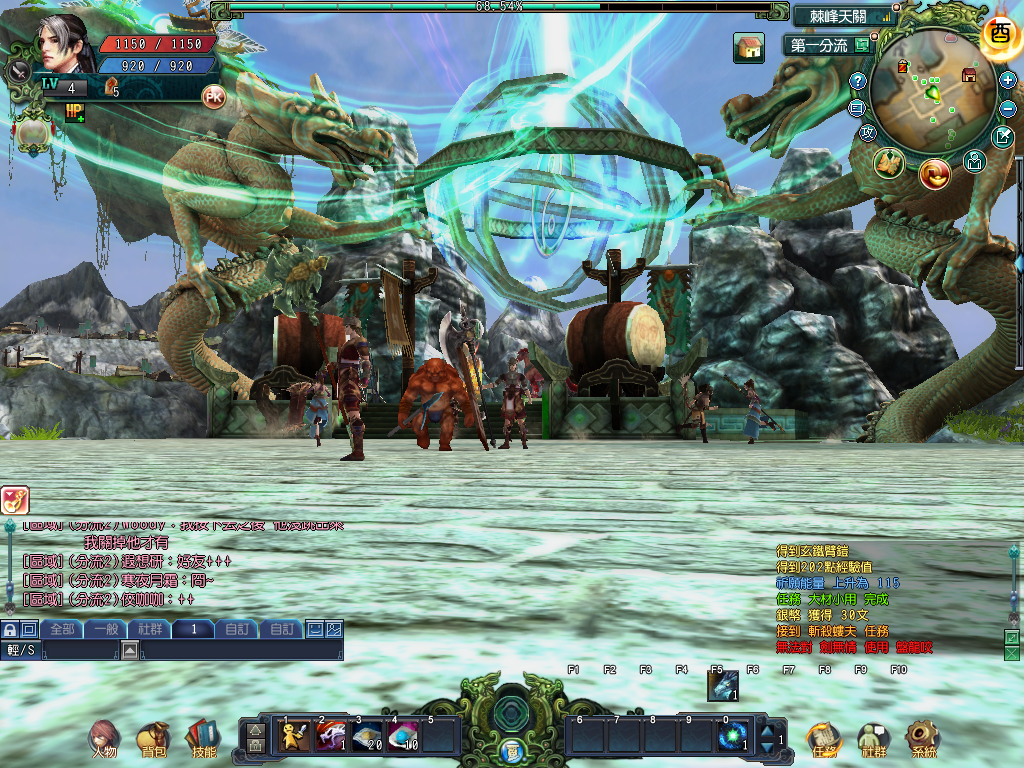Image resolution: width=1024 pixels, height=768 pixels.
Task: Open the 技能 skills book
Action: click(203, 738)
